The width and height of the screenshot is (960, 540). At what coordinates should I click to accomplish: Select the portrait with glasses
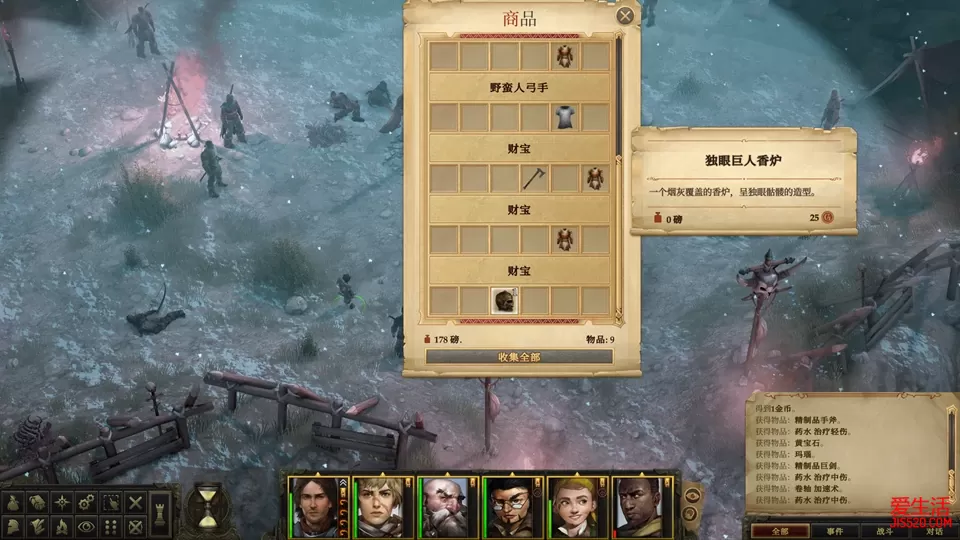tap(508, 505)
